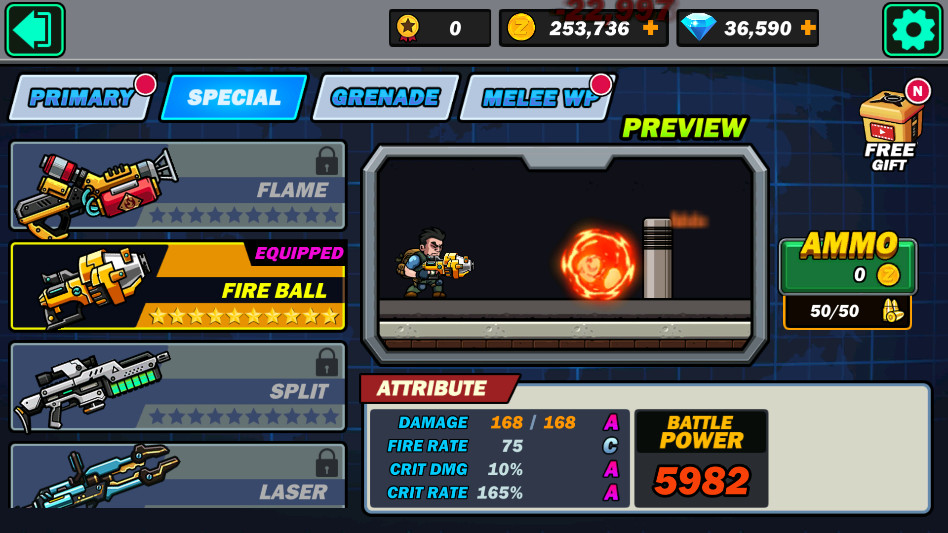Screen dimensions: 948x533
Task: Select the locked Flame weapon
Action: coord(178,186)
